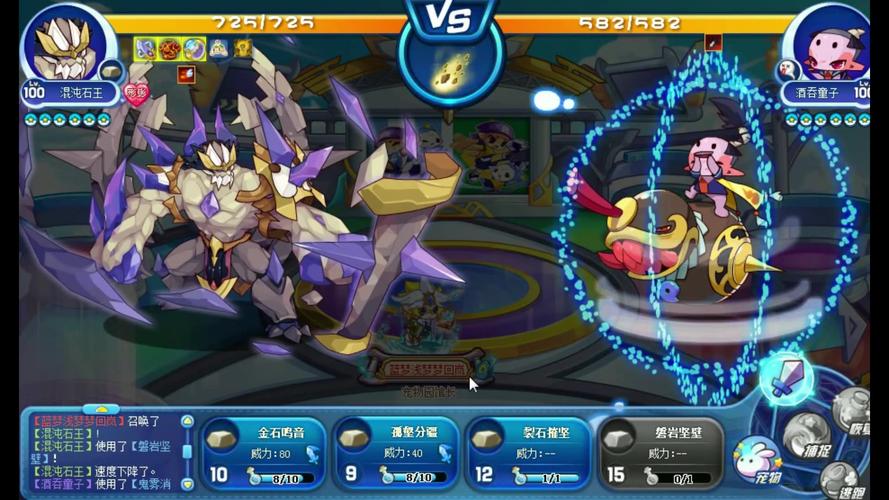Viewport: 889px width, 500px height.
Task: Click the 混沌石王 pet portrait
Action: (67, 46)
